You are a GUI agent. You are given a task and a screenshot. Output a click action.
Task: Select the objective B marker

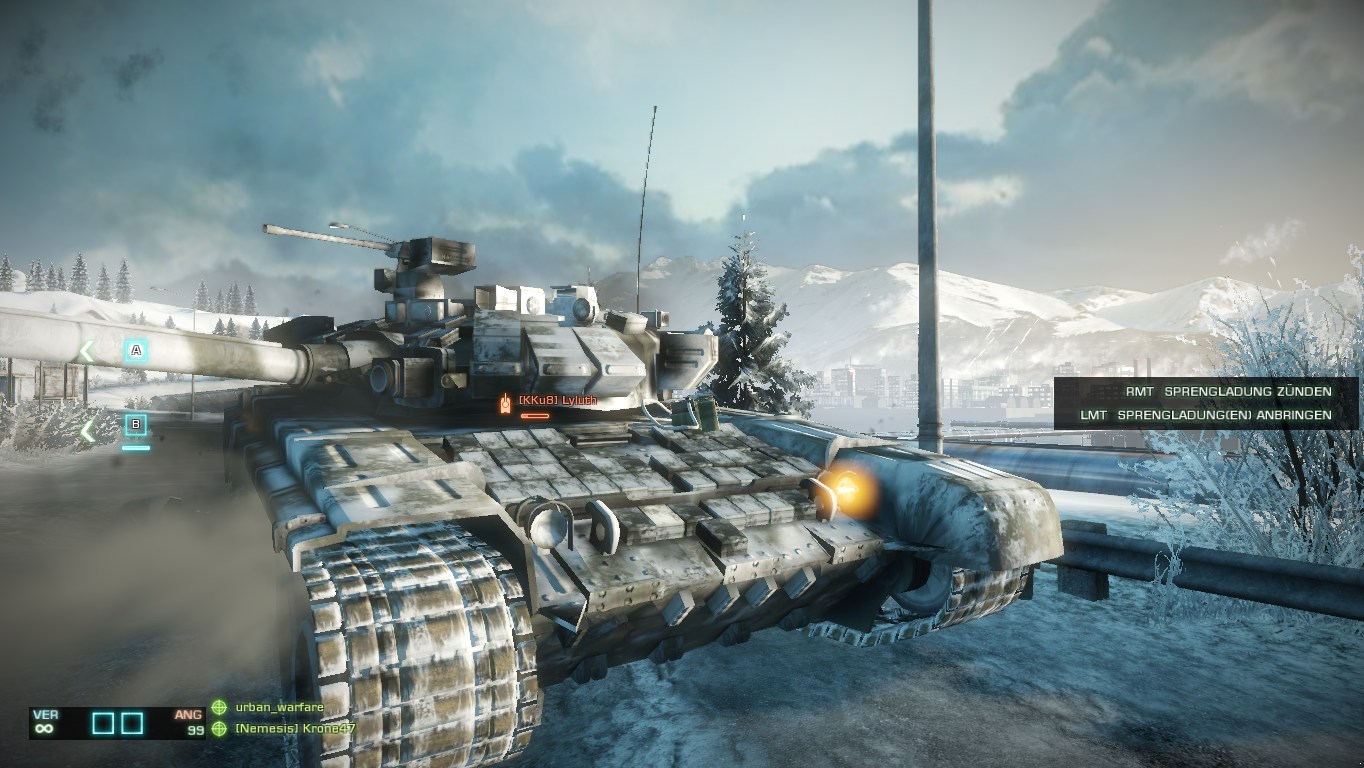pyautogui.click(x=136, y=426)
